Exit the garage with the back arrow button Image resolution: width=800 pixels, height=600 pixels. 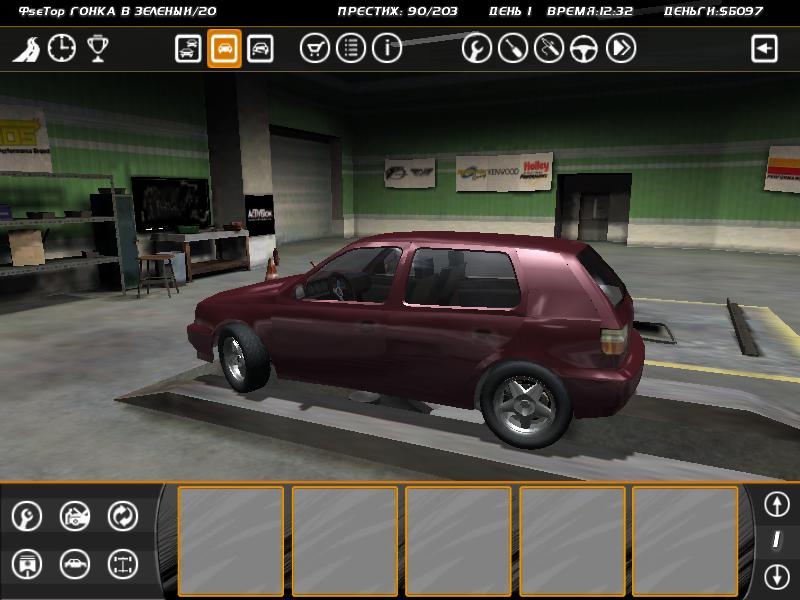tap(765, 48)
